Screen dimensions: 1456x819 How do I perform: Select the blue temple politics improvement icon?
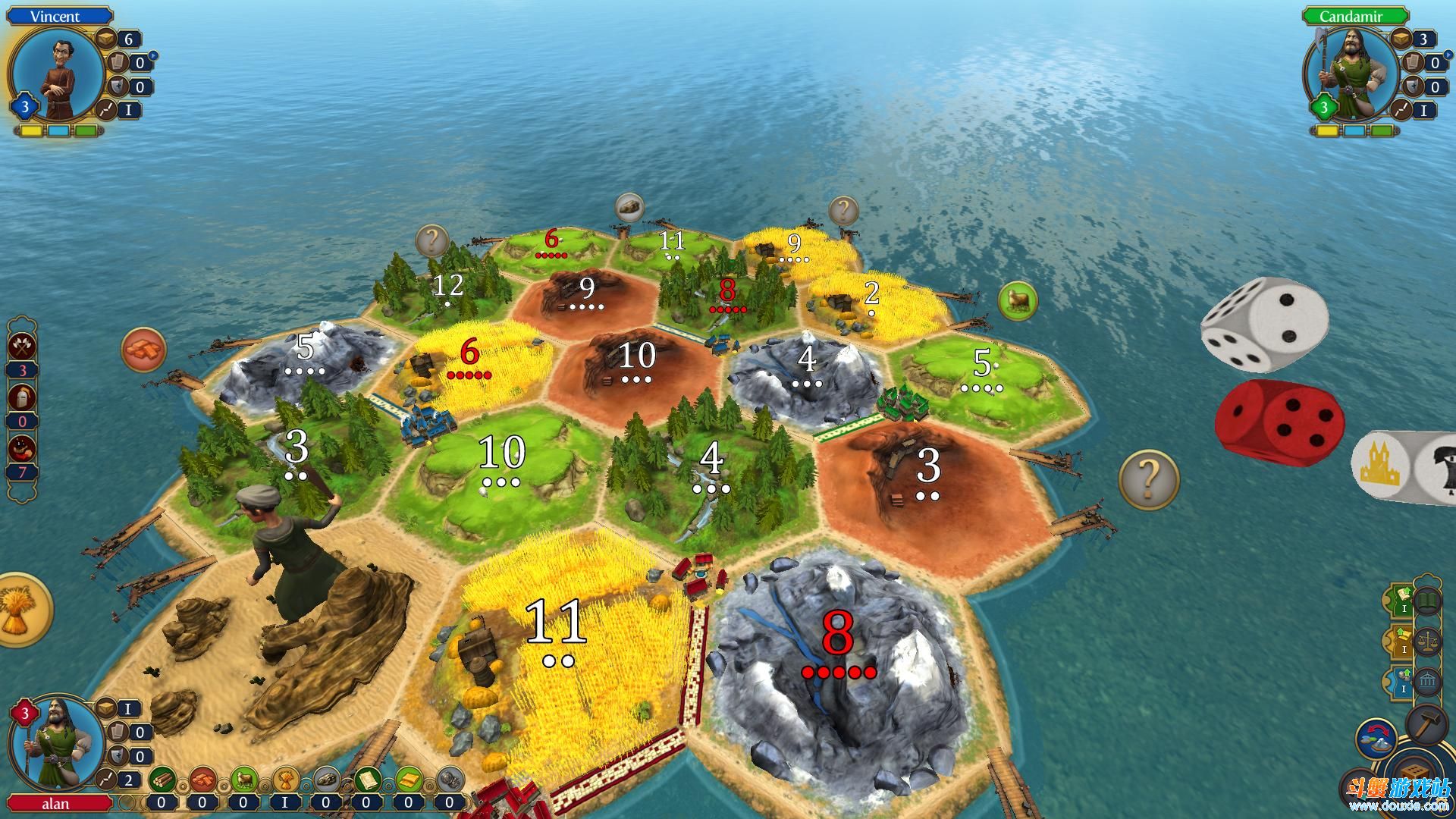tap(1428, 681)
